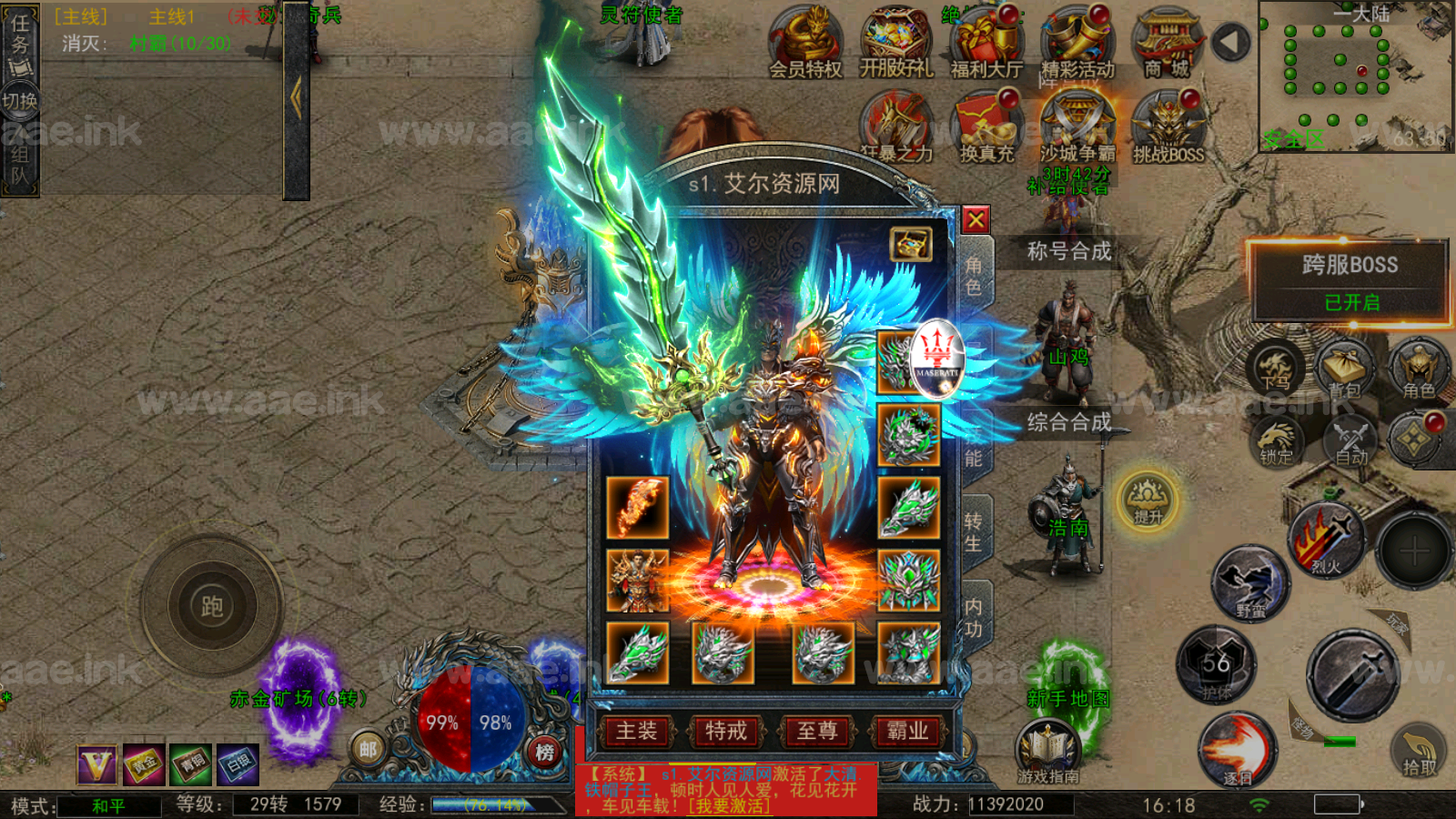
Task: Open the 背包 backpack
Action: pos(1344,369)
